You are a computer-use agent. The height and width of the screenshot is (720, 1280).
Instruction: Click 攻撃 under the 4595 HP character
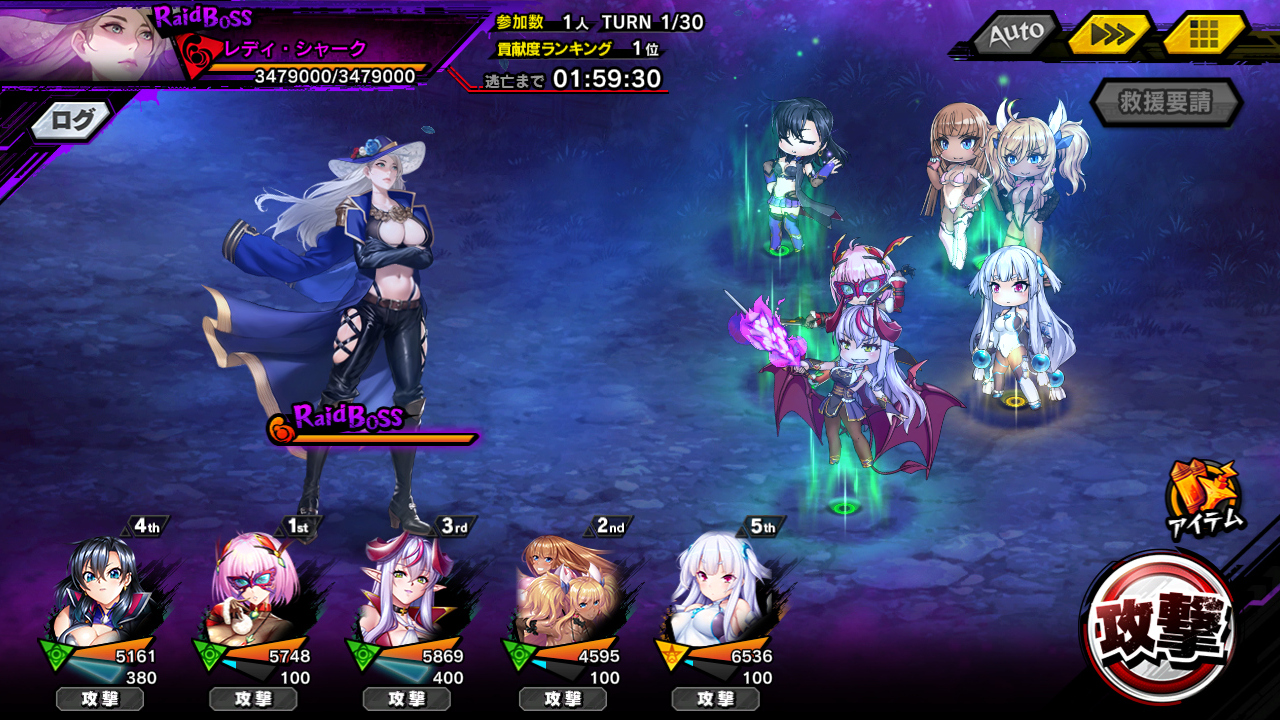click(x=562, y=699)
